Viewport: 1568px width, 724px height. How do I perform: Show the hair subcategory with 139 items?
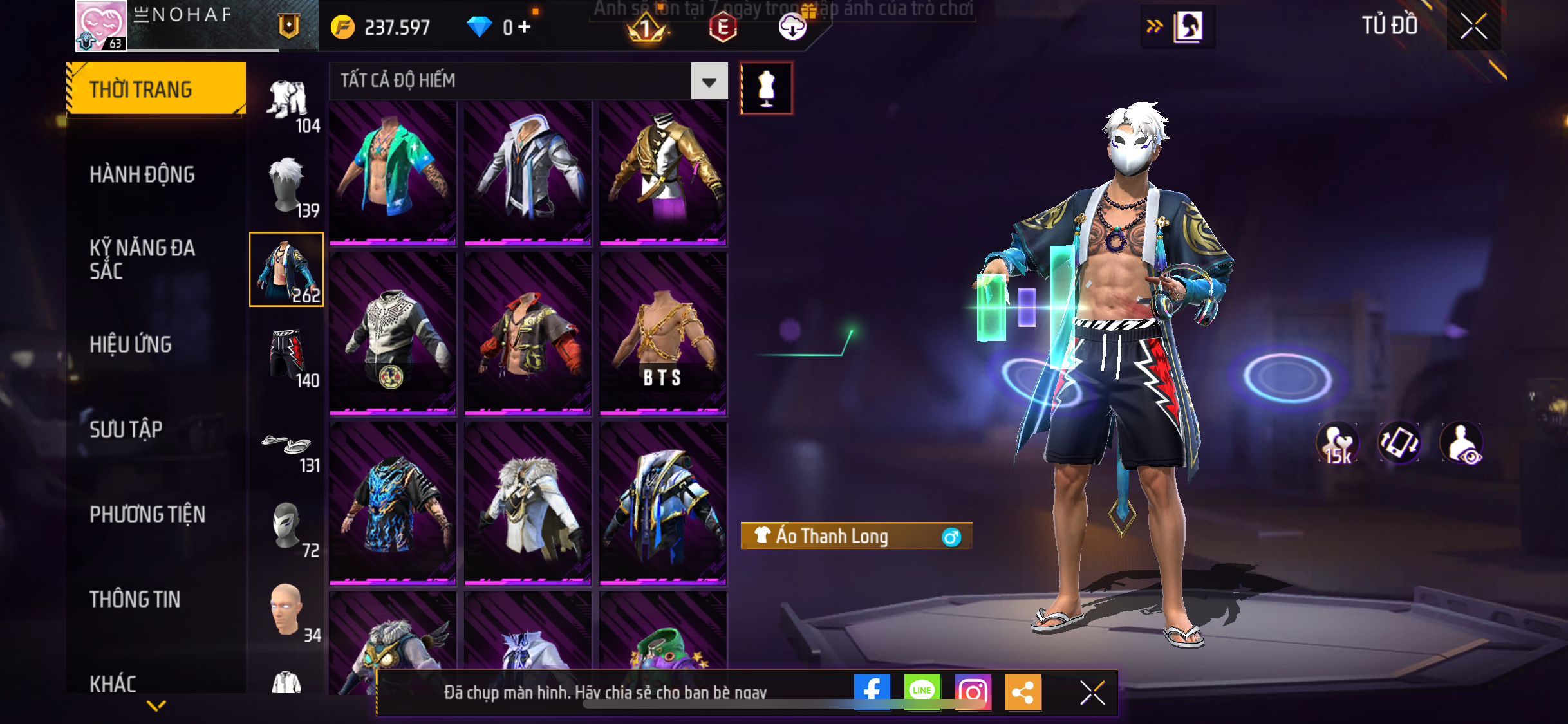pos(287,186)
